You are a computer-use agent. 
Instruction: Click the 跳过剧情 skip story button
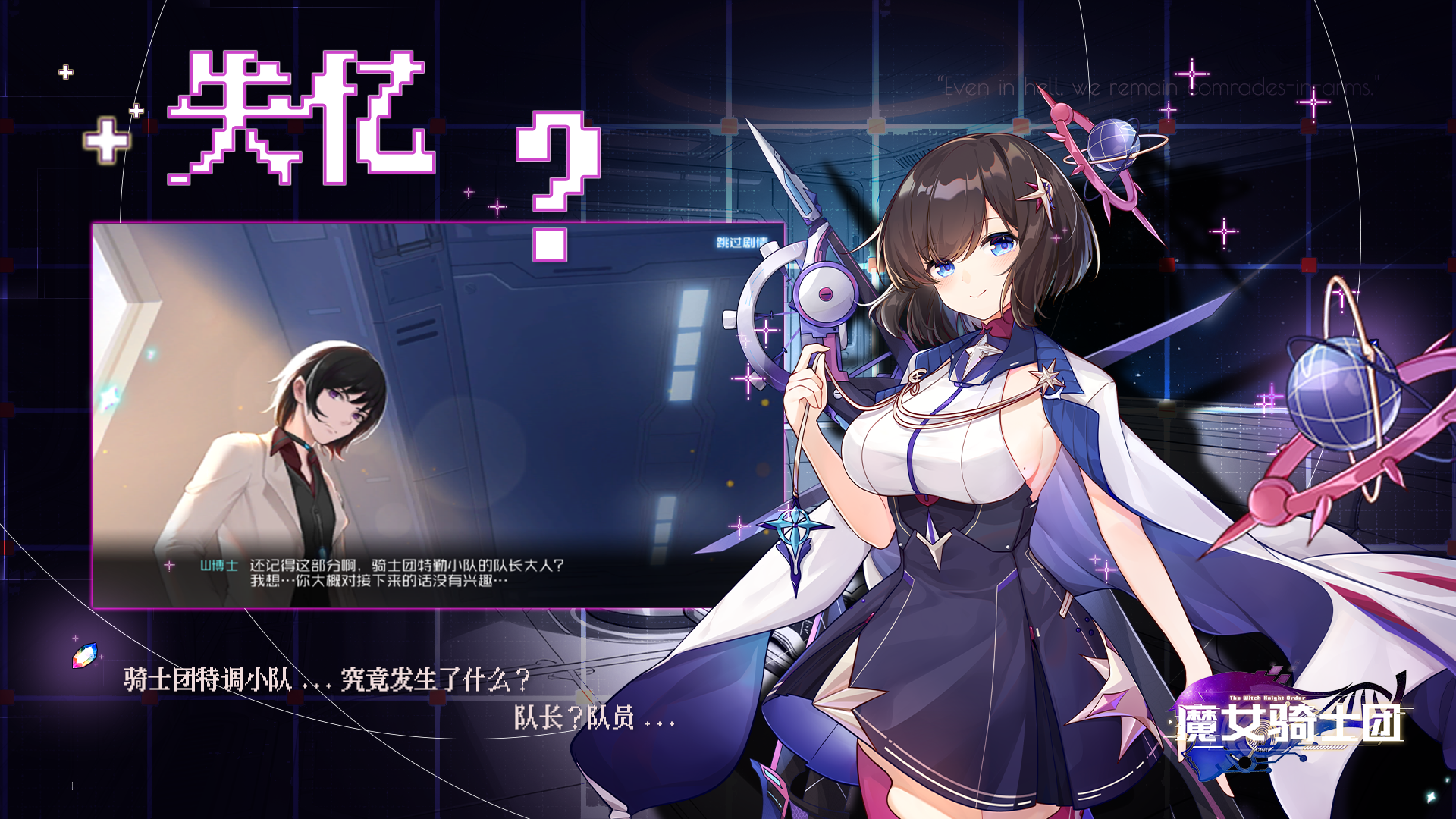[x=739, y=241]
